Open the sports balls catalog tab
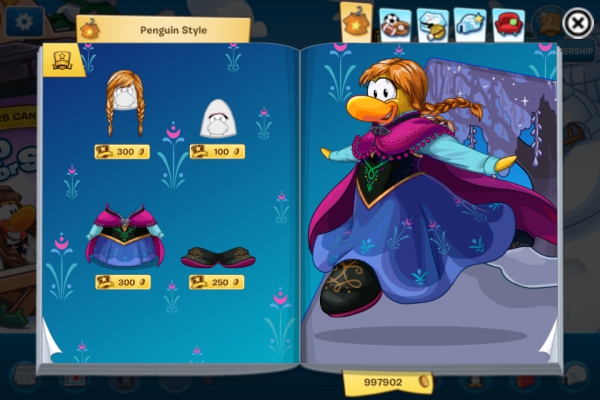Viewport: 600px width, 400px height. point(395,24)
